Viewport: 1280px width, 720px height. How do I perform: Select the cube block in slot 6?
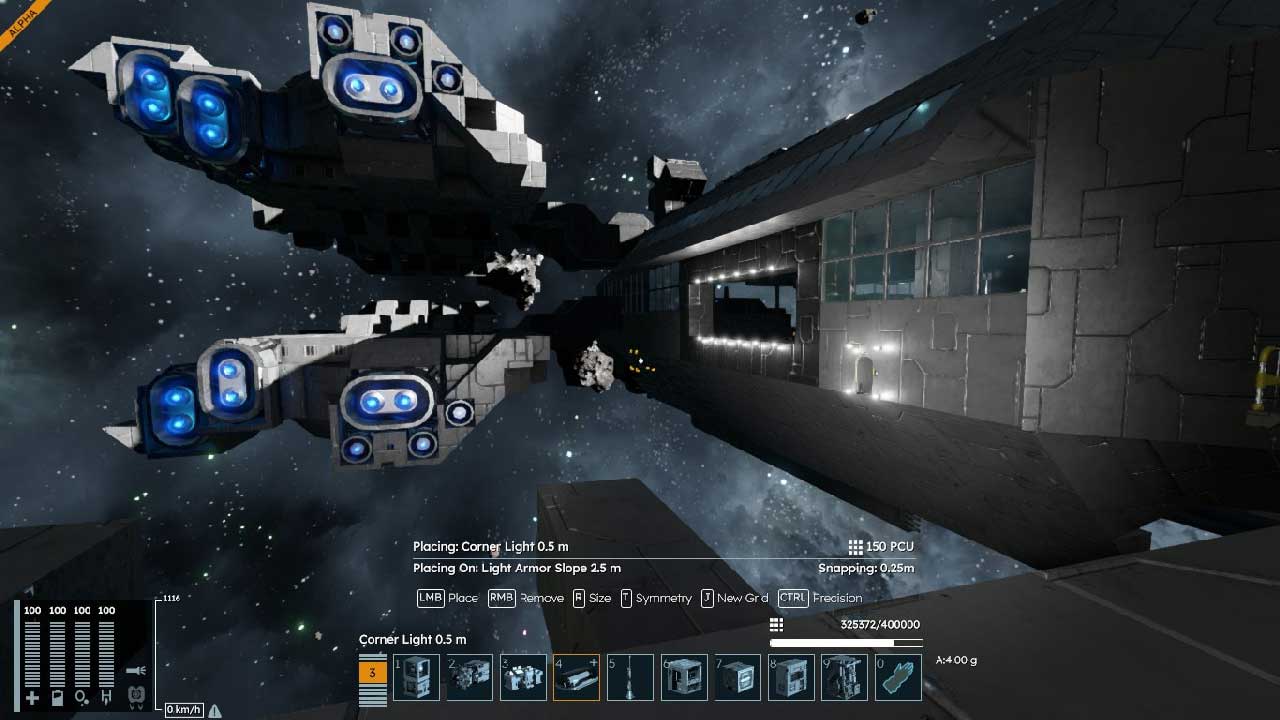[684, 678]
